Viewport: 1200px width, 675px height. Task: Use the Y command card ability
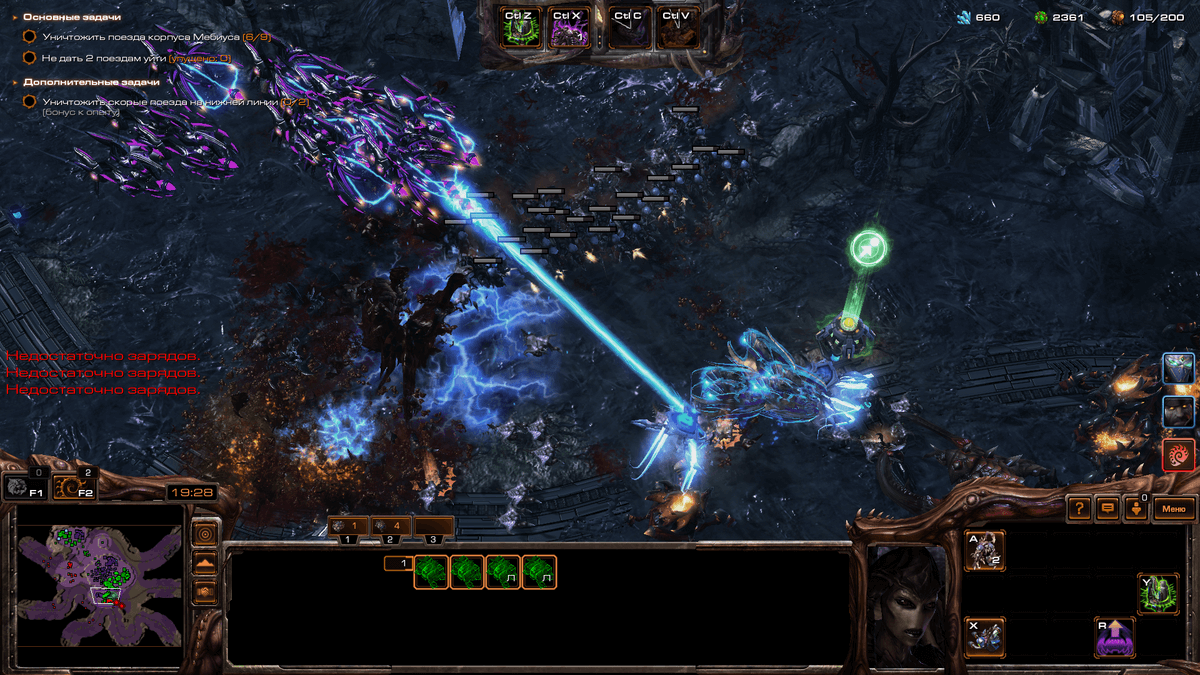[1158, 593]
